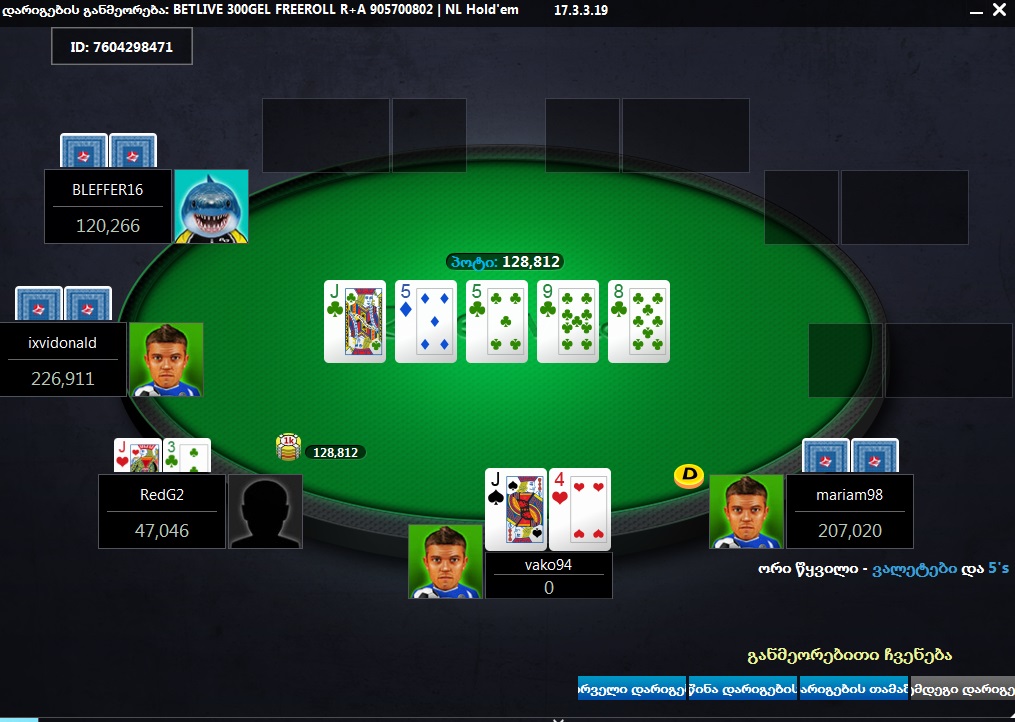Select mariam98's player name panel

click(x=849, y=511)
